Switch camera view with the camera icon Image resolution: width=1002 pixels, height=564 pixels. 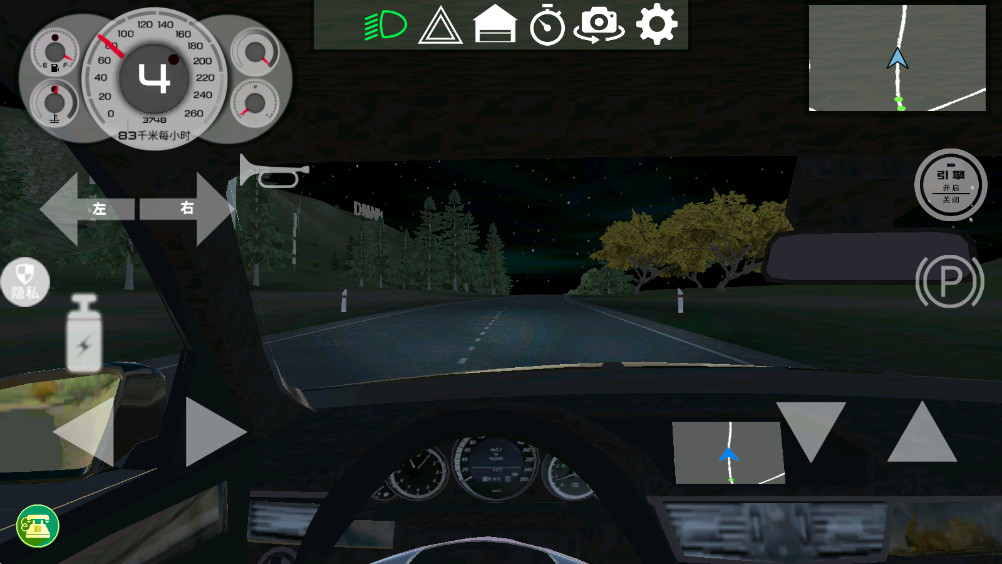click(x=599, y=25)
